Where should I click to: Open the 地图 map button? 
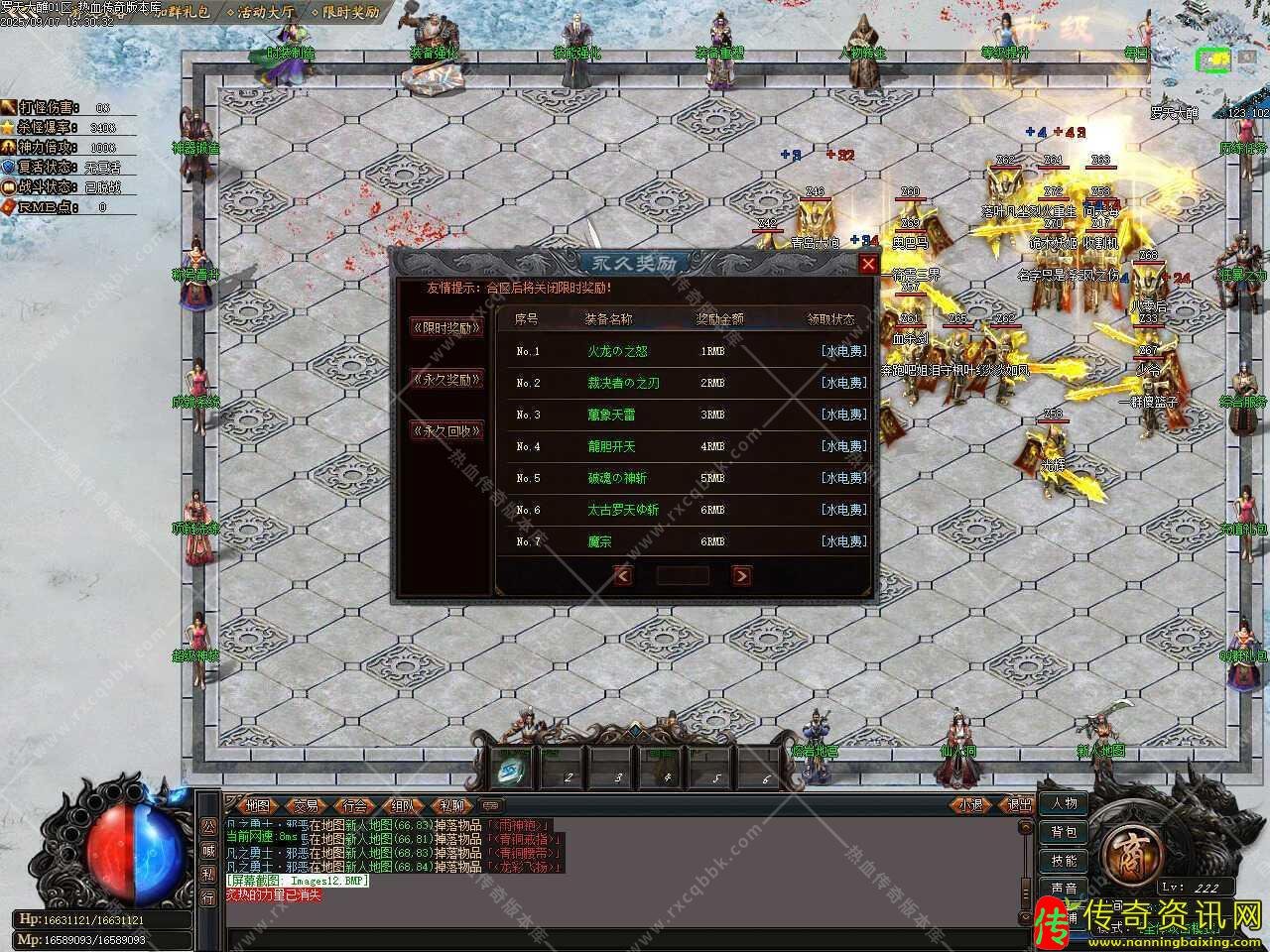[x=257, y=806]
